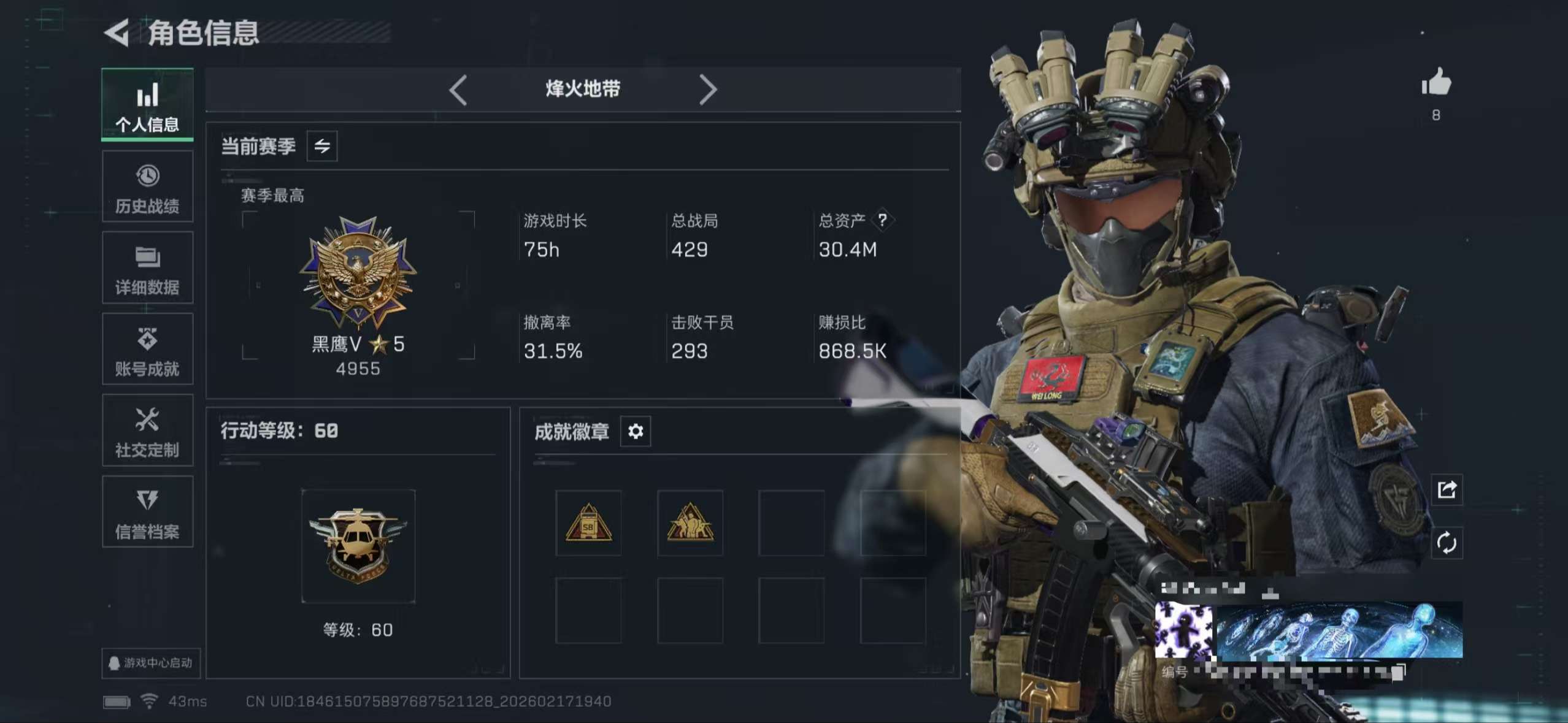Switch to the next mode with the right arrow

coord(709,90)
